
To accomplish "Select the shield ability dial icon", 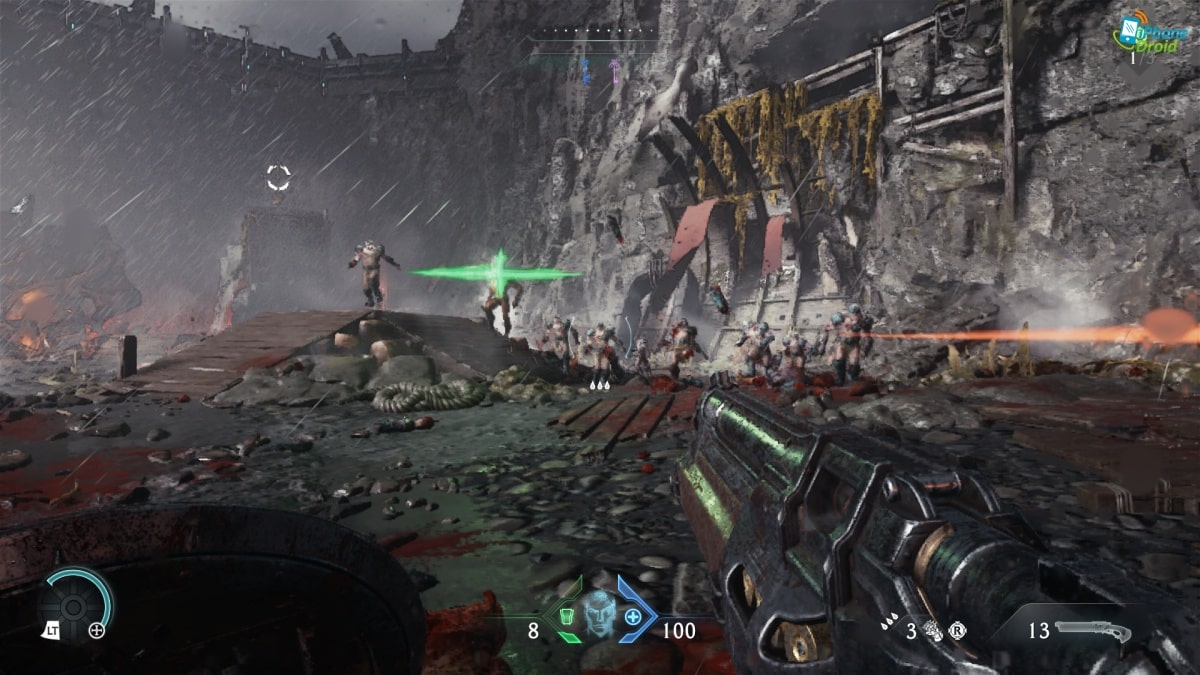I will 75,604.
